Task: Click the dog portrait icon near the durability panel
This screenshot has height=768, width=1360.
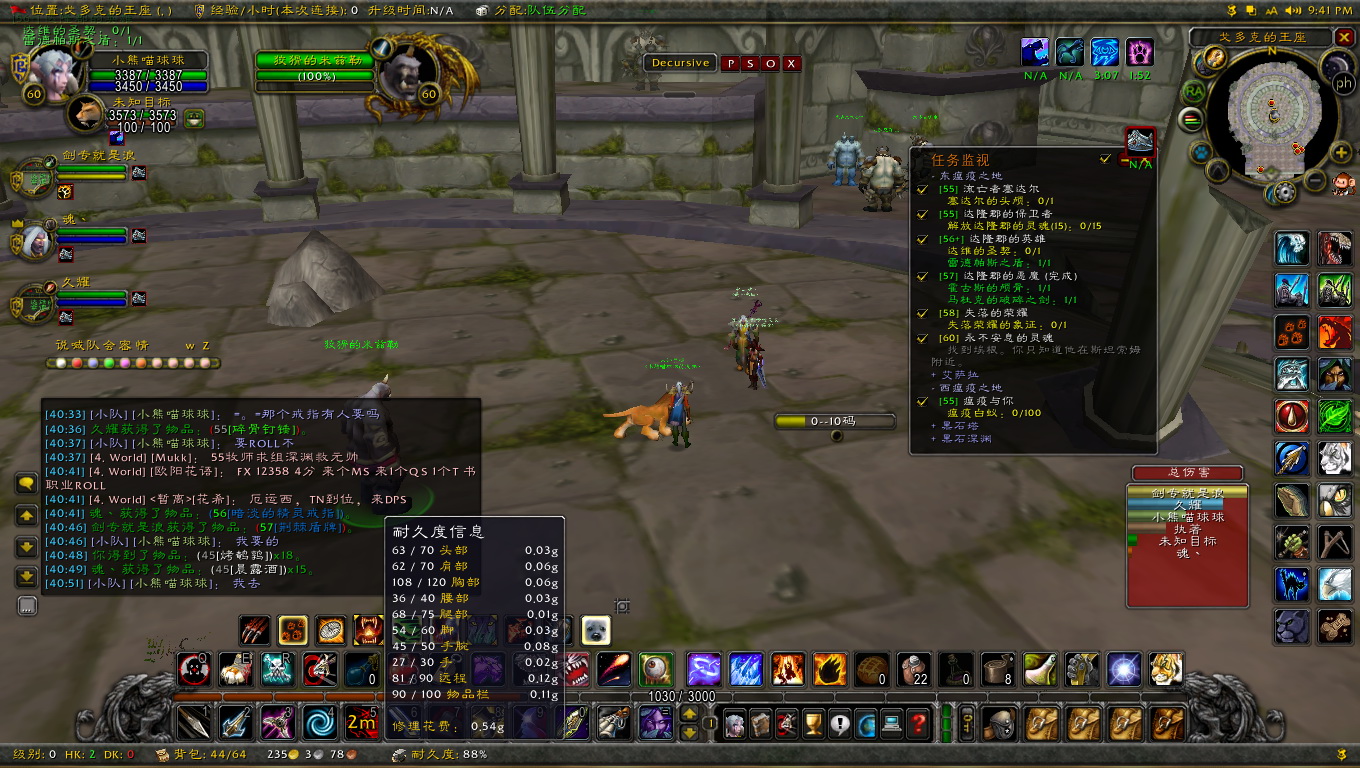Action: [594, 629]
